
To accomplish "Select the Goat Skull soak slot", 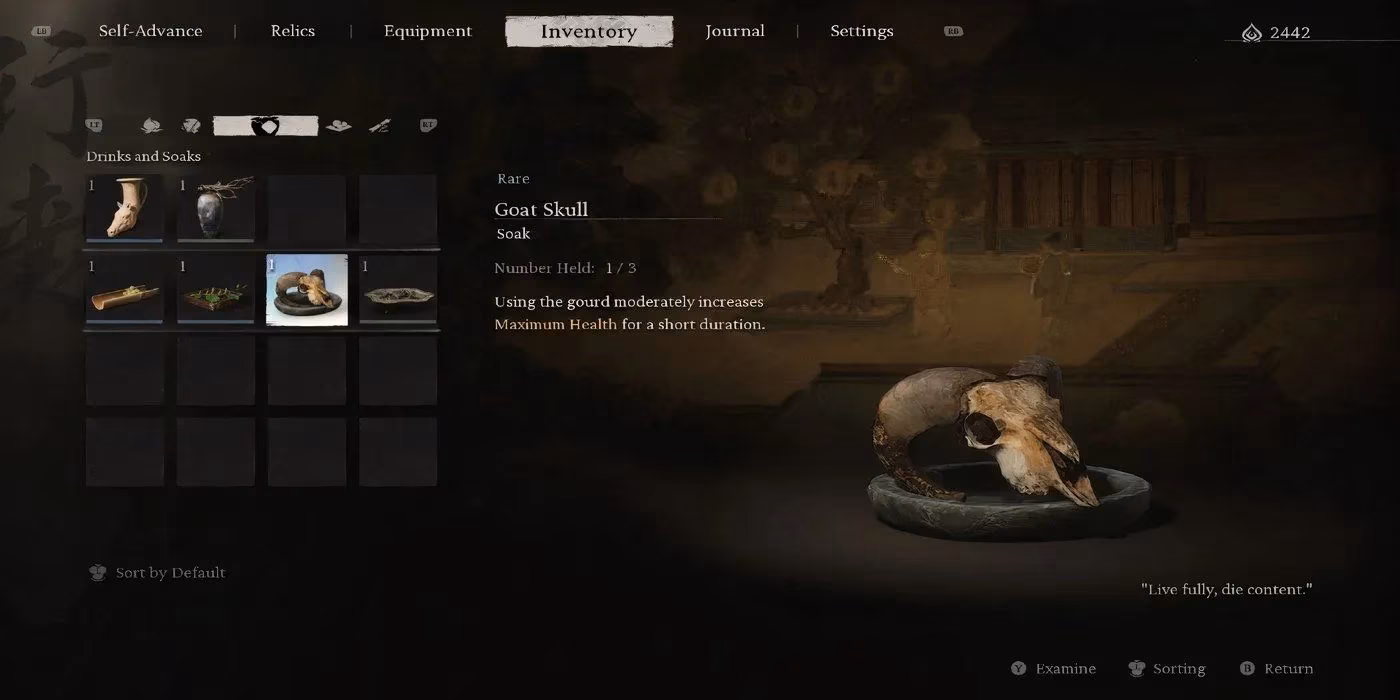I will click(307, 290).
